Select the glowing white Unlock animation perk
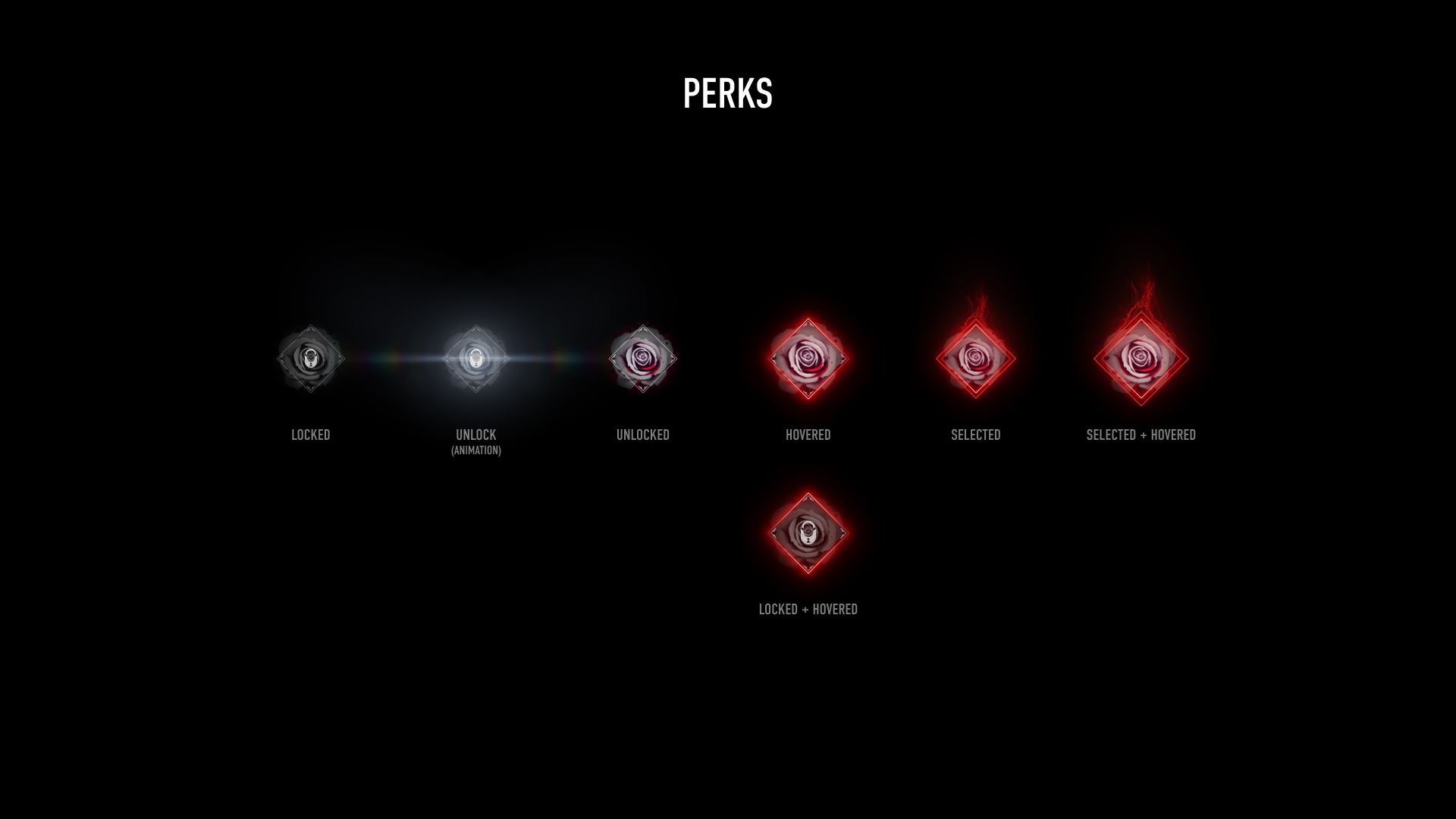This screenshot has width=1456, height=819. pyautogui.click(x=476, y=359)
